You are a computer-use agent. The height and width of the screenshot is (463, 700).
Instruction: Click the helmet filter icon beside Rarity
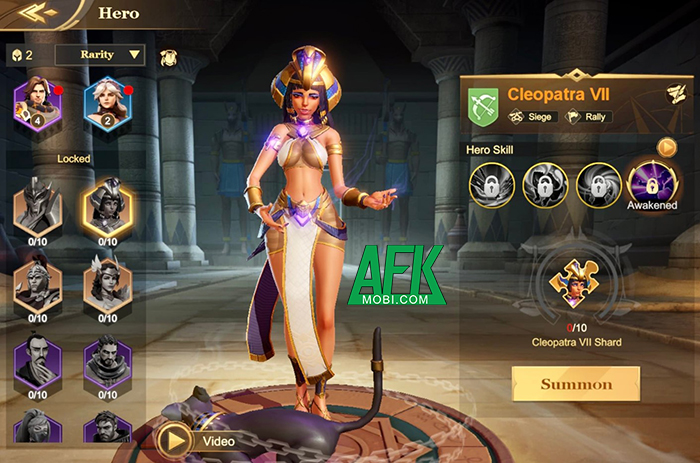pyautogui.click(x=167, y=55)
